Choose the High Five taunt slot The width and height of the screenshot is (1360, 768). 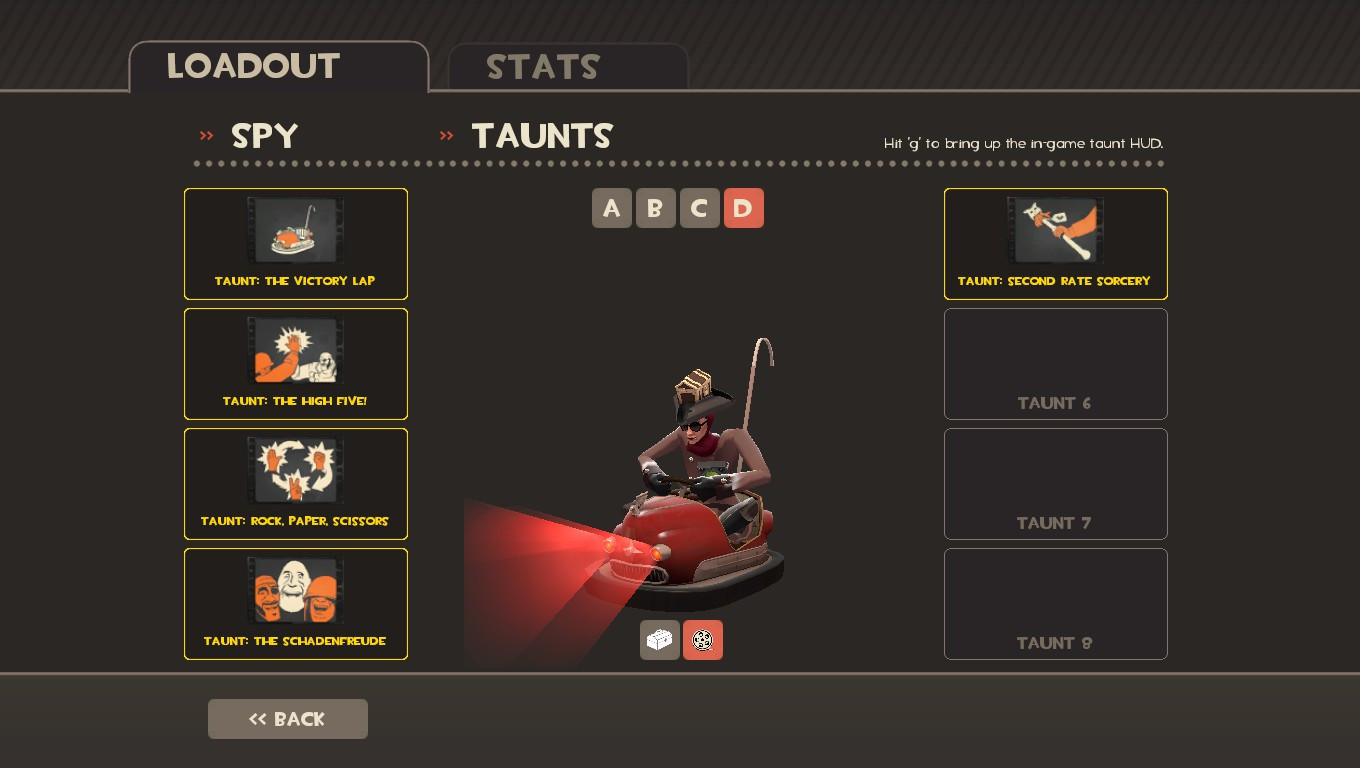296,364
